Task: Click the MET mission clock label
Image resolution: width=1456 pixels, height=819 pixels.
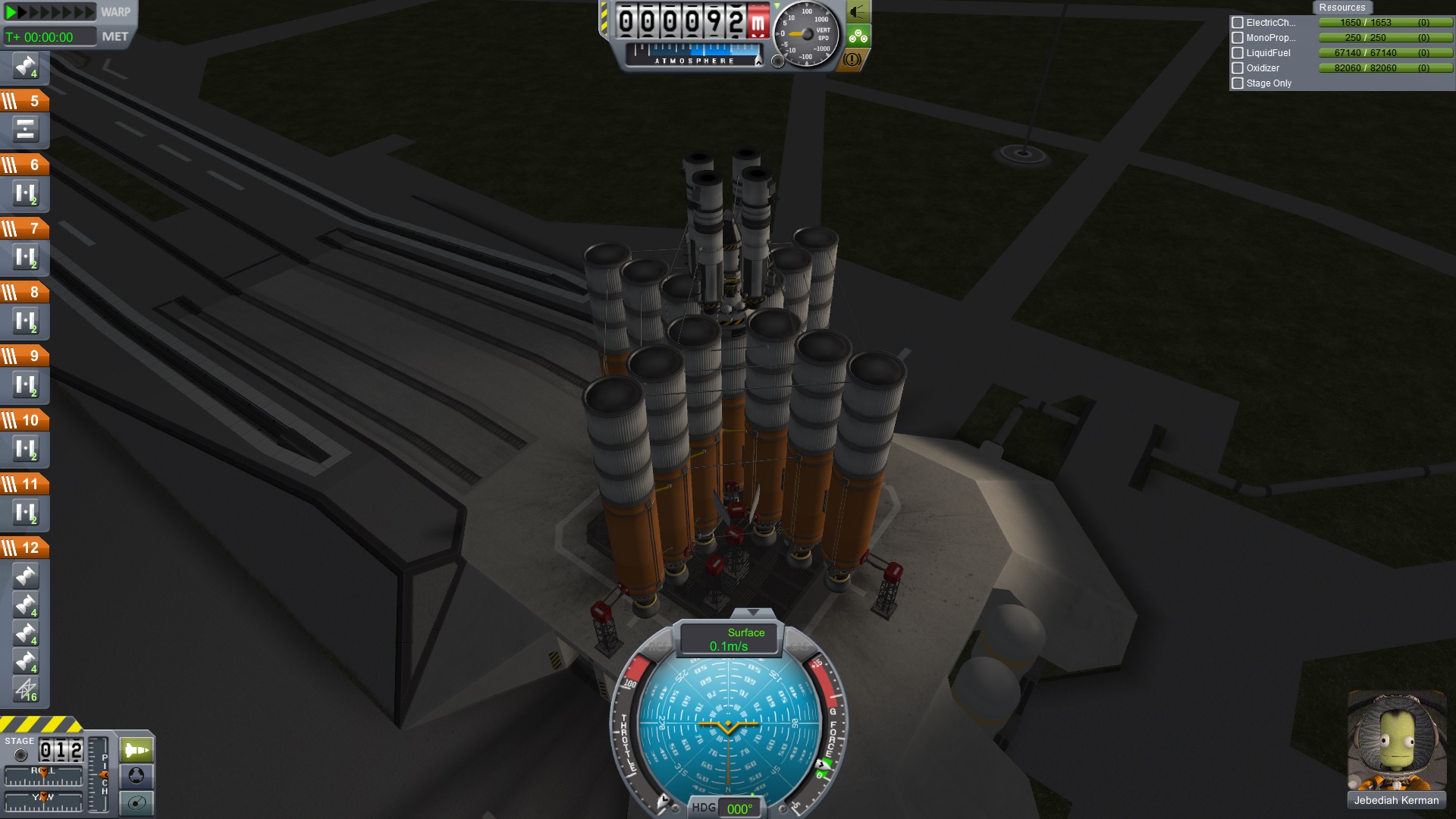Action: 115,36
